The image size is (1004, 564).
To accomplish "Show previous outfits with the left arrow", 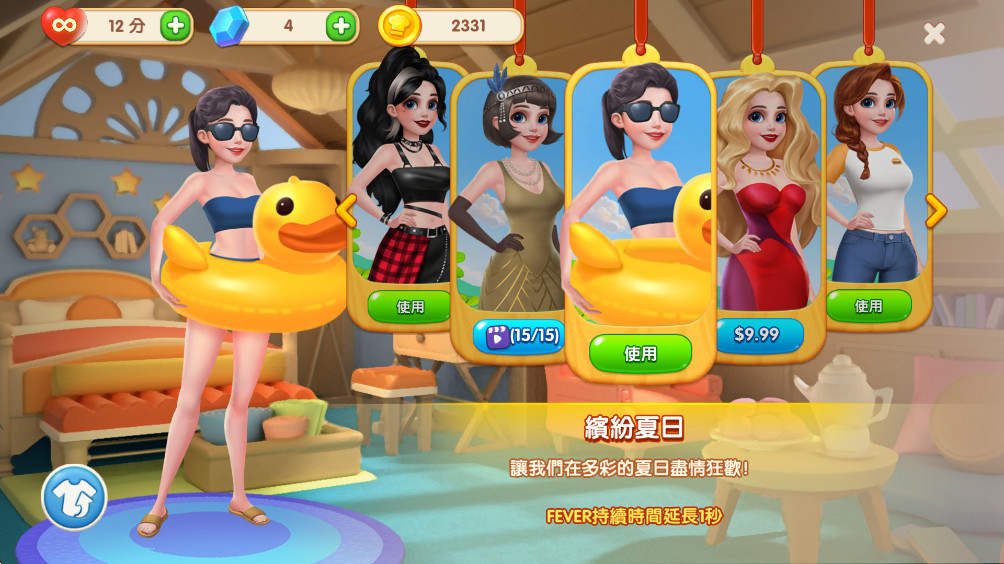I will pyautogui.click(x=346, y=211).
